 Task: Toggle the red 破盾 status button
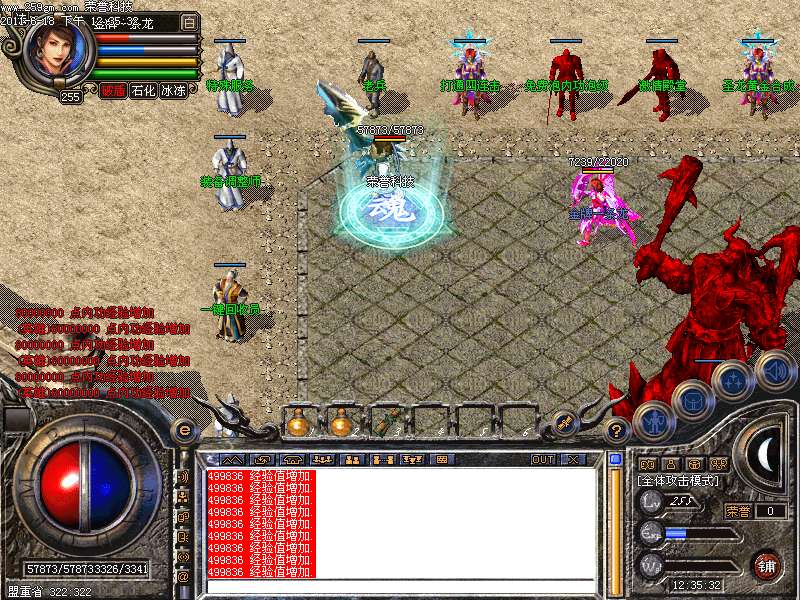[113, 91]
